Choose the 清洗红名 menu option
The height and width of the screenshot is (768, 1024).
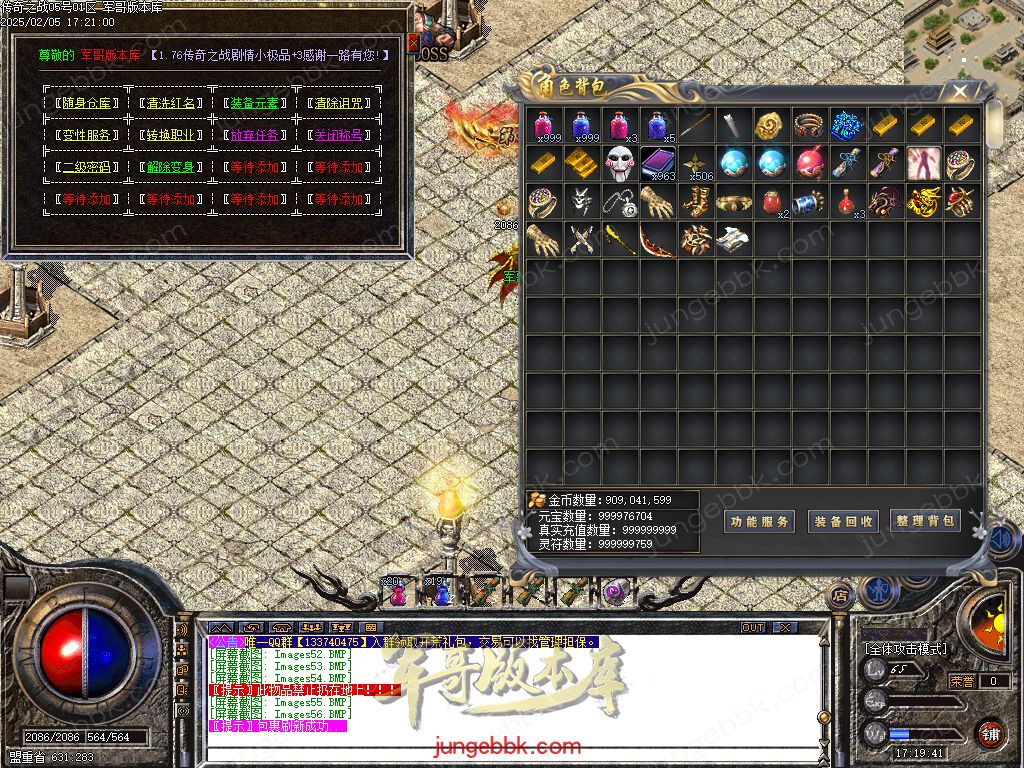168,103
